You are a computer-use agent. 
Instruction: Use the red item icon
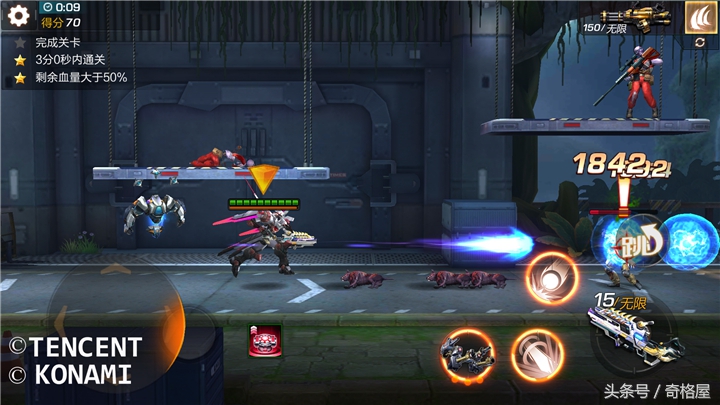265,341
